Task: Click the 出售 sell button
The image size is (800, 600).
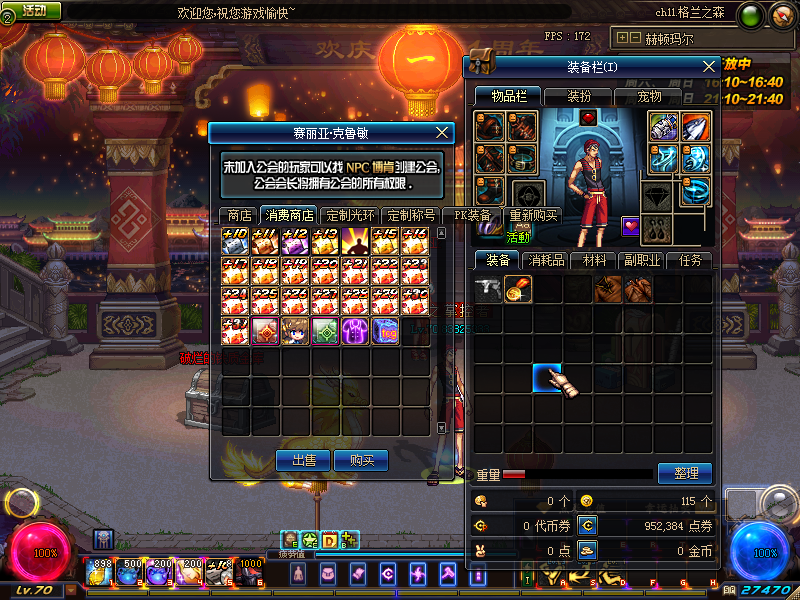Action: click(303, 460)
